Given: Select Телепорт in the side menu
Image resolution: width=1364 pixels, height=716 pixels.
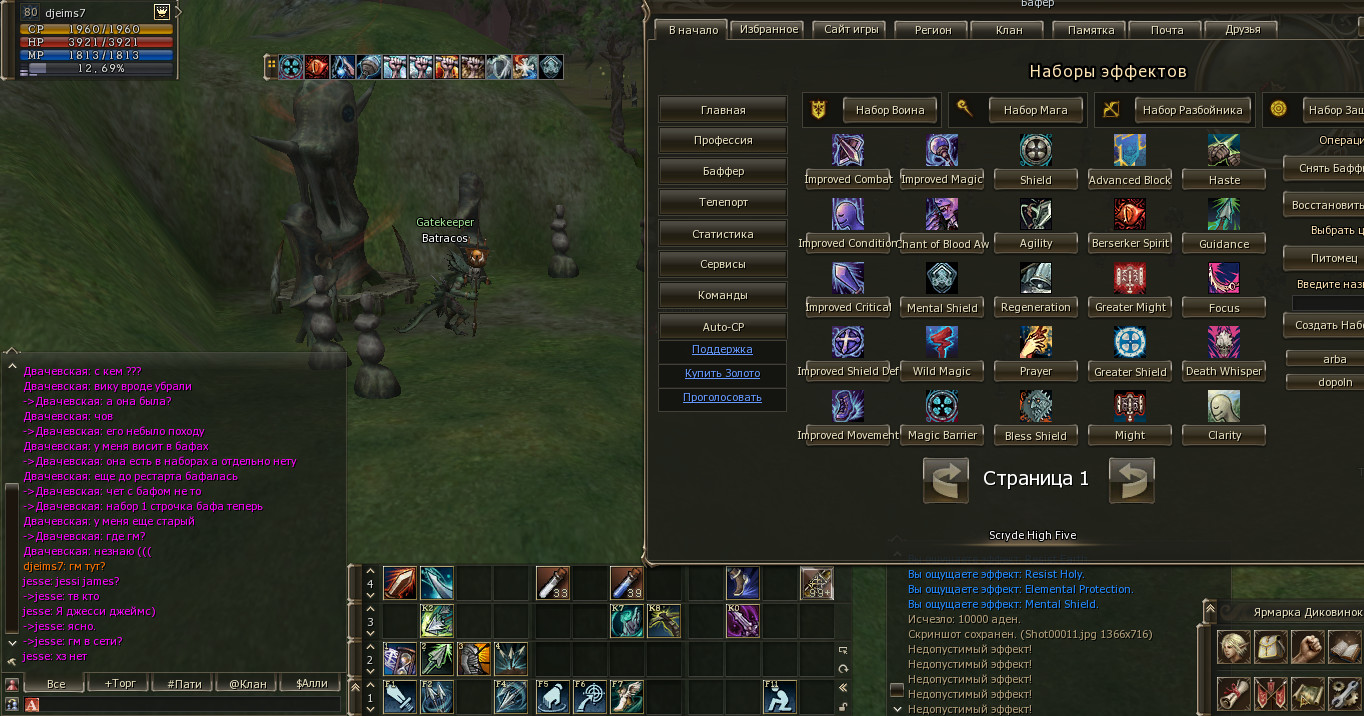Looking at the screenshot, I should point(723,202).
